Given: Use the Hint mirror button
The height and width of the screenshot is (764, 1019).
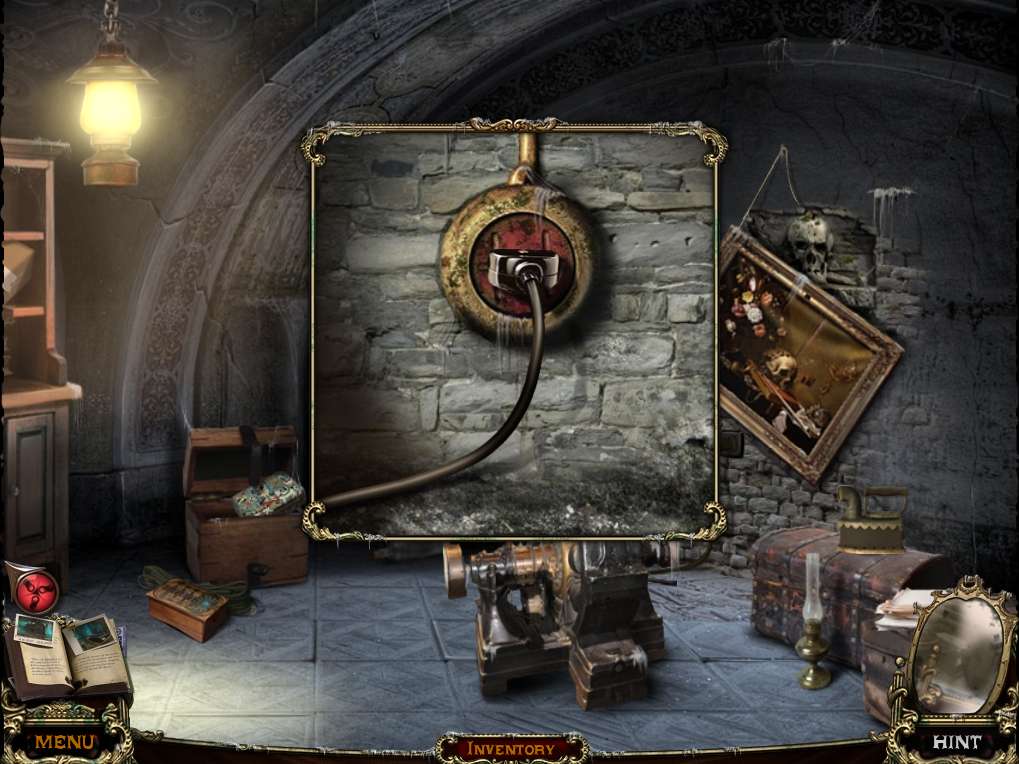Looking at the screenshot, I should pos(955,742).
